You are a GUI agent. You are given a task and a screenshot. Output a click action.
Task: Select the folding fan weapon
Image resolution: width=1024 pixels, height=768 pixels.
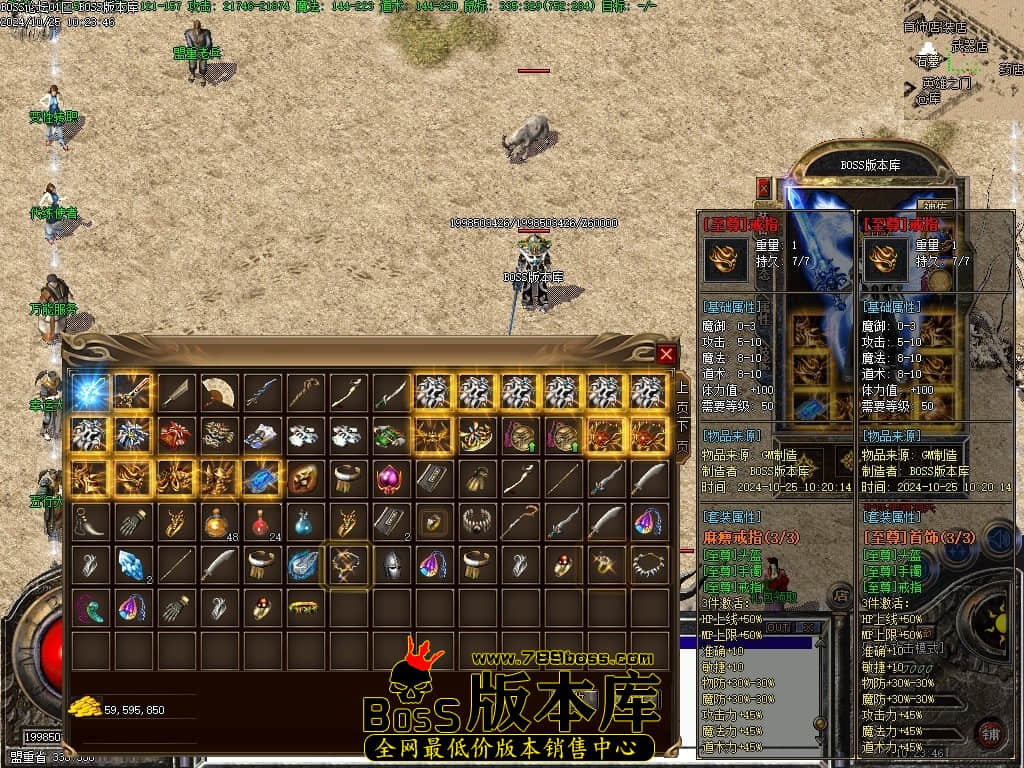point(218,392)
